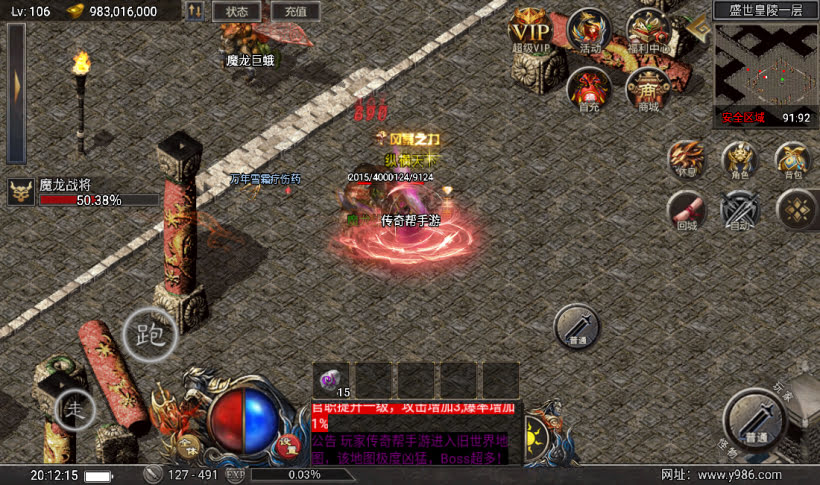Open the minimap of 盛世皇陵一层

tap(766, 64)
